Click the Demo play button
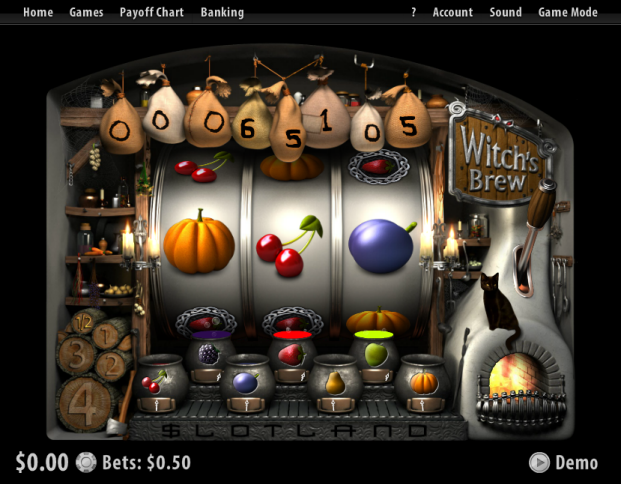 tap(564, 462)
